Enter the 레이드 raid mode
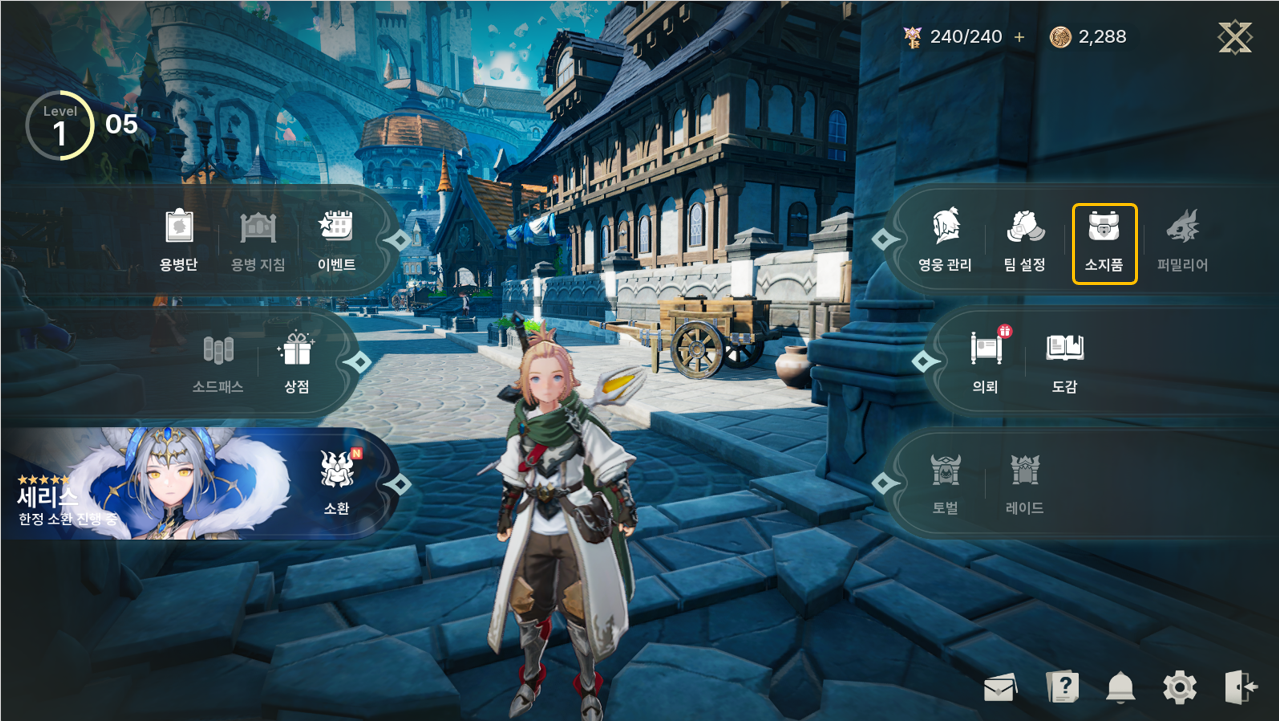 1025,484
